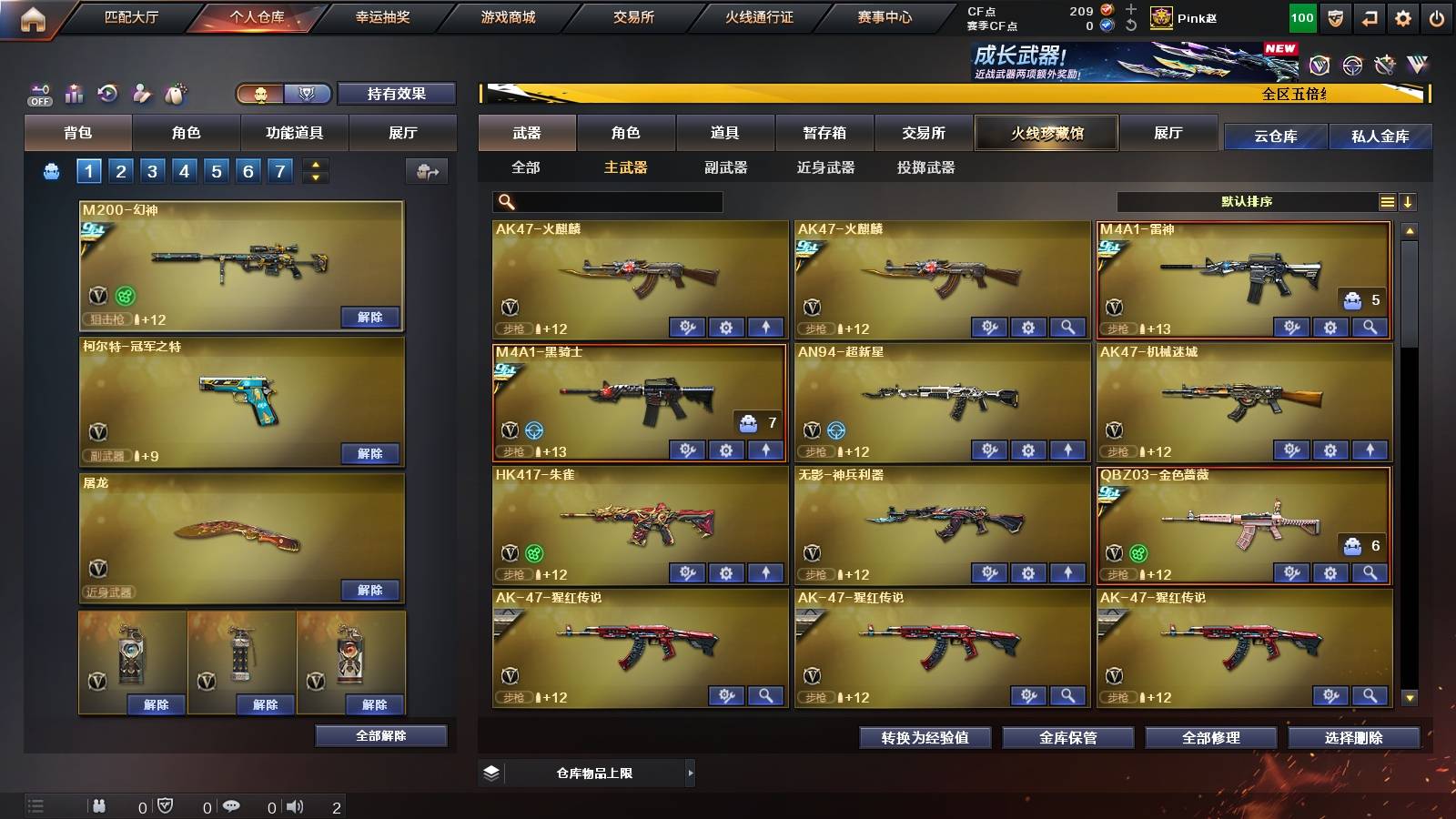The height and width of the screenshot is (819, 1456).
Task: Click the 转换为经验值 button
Action: [925, 738]
